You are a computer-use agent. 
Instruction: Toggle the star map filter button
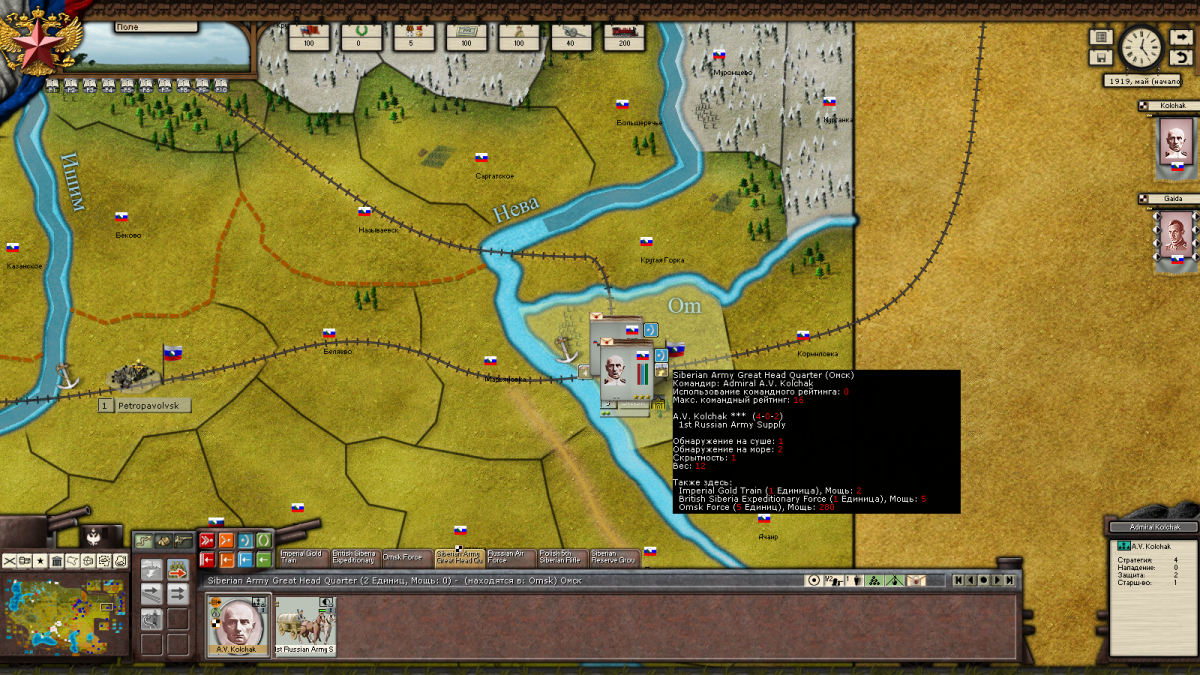tap(40, 561)
